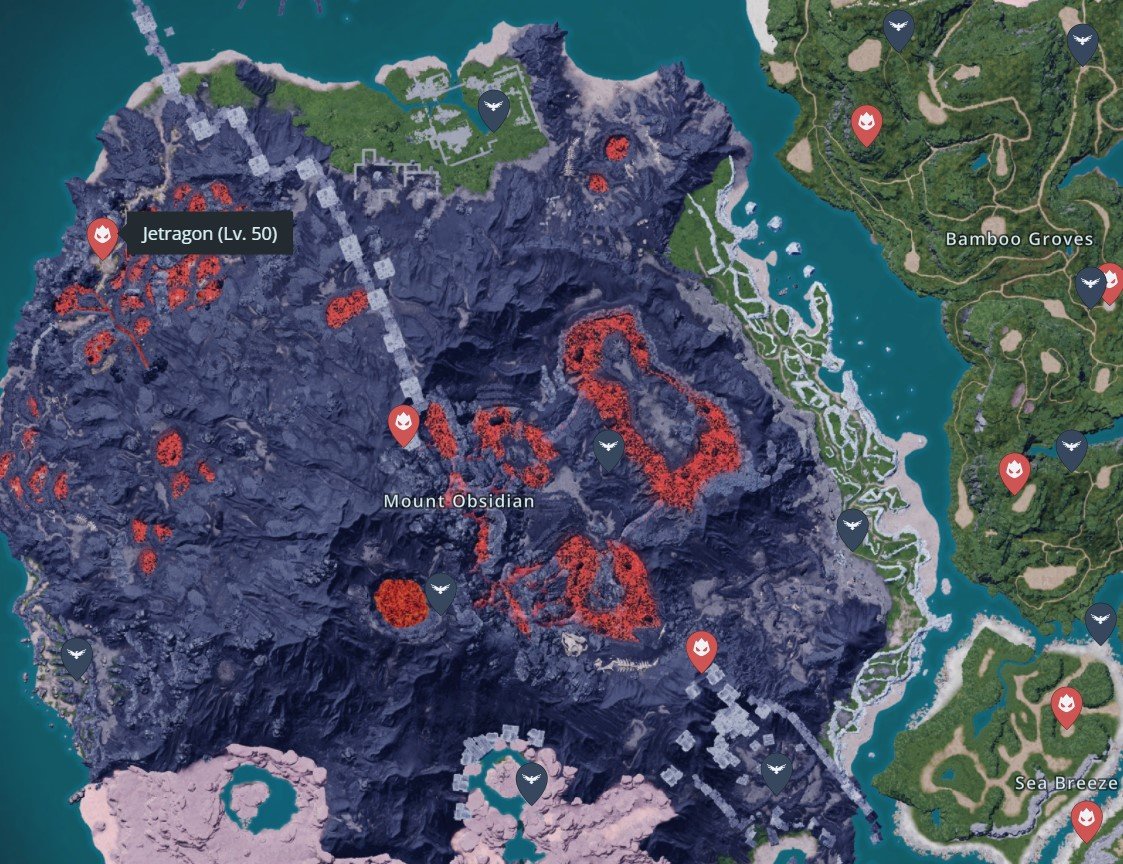Select the red boss marker below Sea Breeze label
The image size is (1123, 864).
click(1086, 820)
